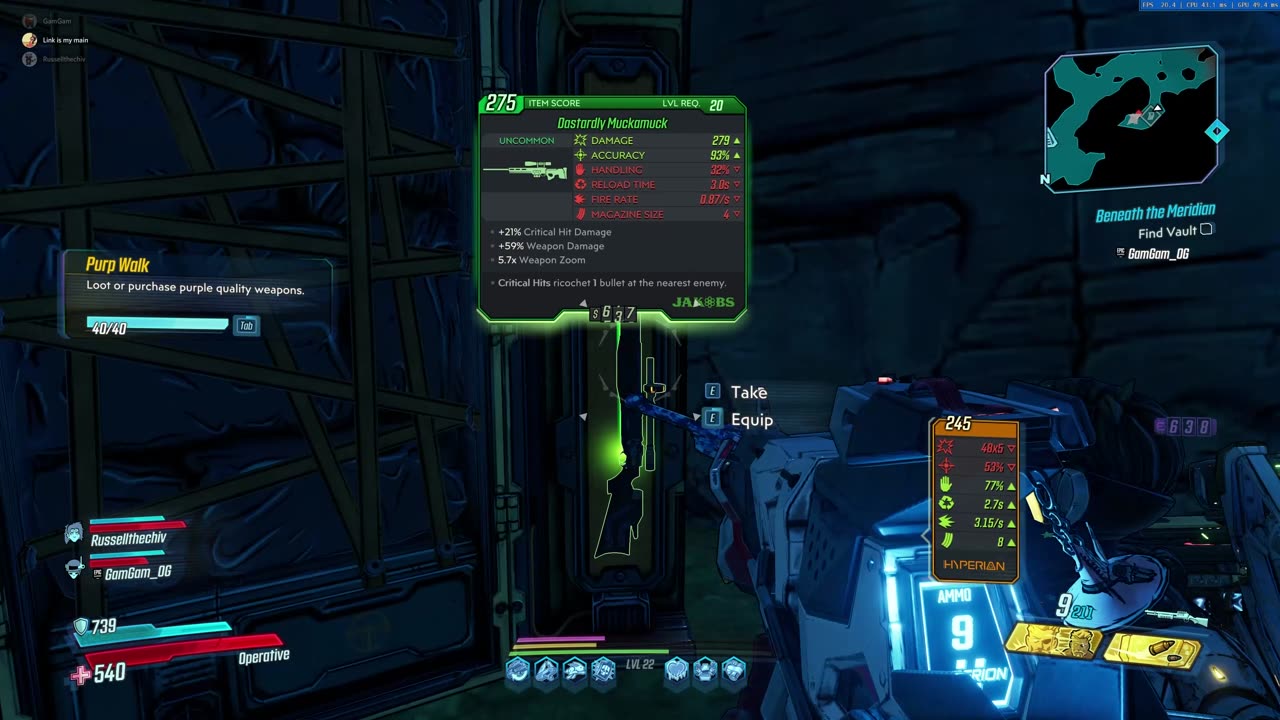Select GamGam_OG in the party list
This screenshot has width=1280, height=720.
[x=137, y=572]
